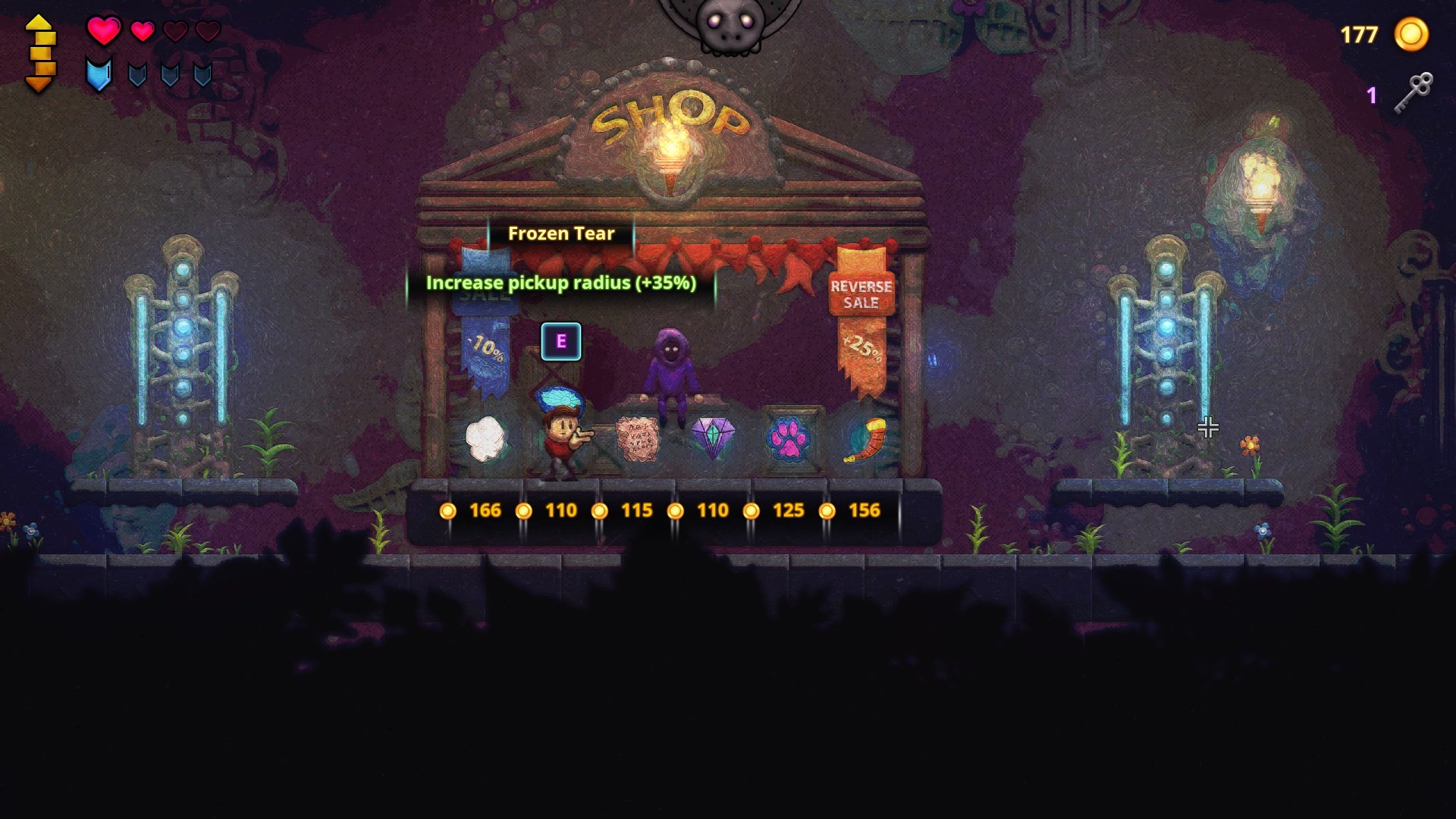The height and width of the screenshot is (819, 1456).
Task: Click the Increase pickup radius text
Action: coord(561,286)
